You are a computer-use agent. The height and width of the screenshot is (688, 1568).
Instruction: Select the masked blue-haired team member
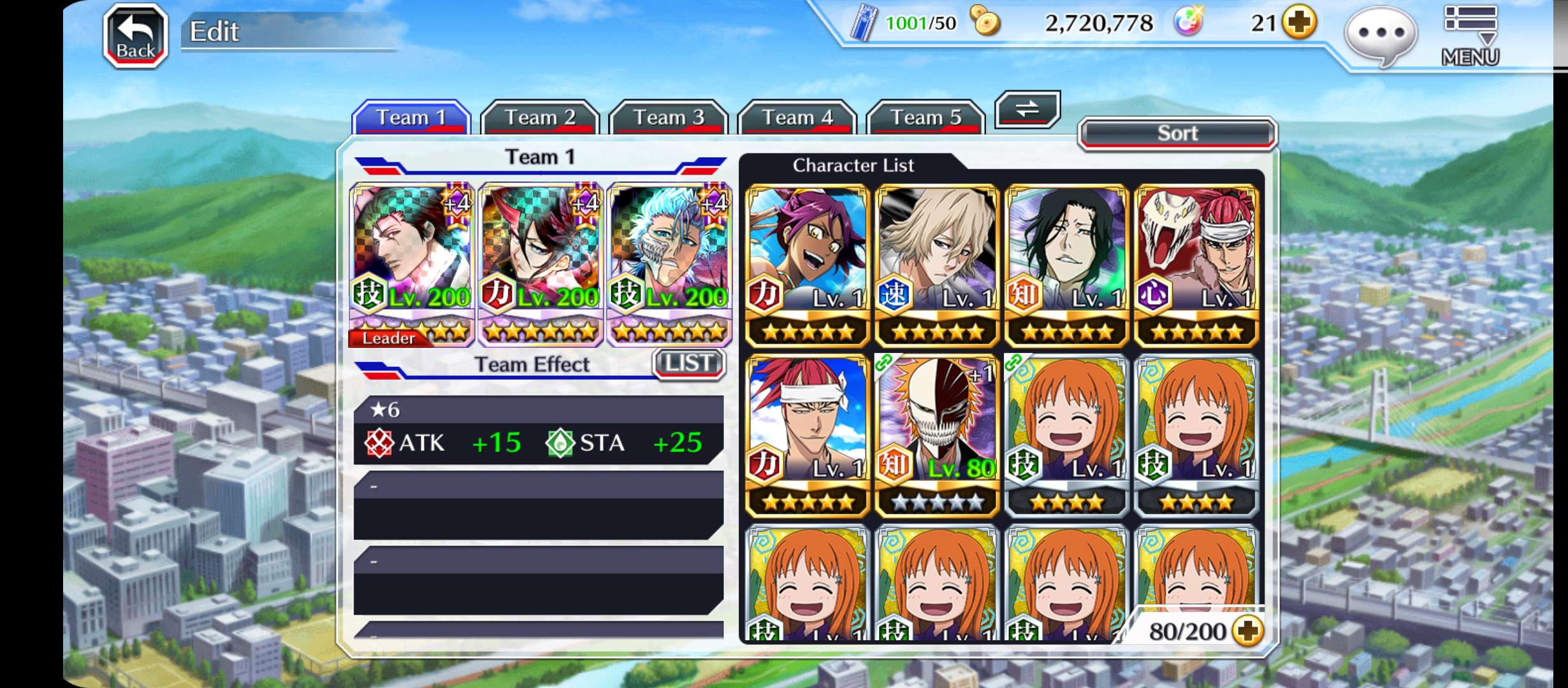[669, 264]
